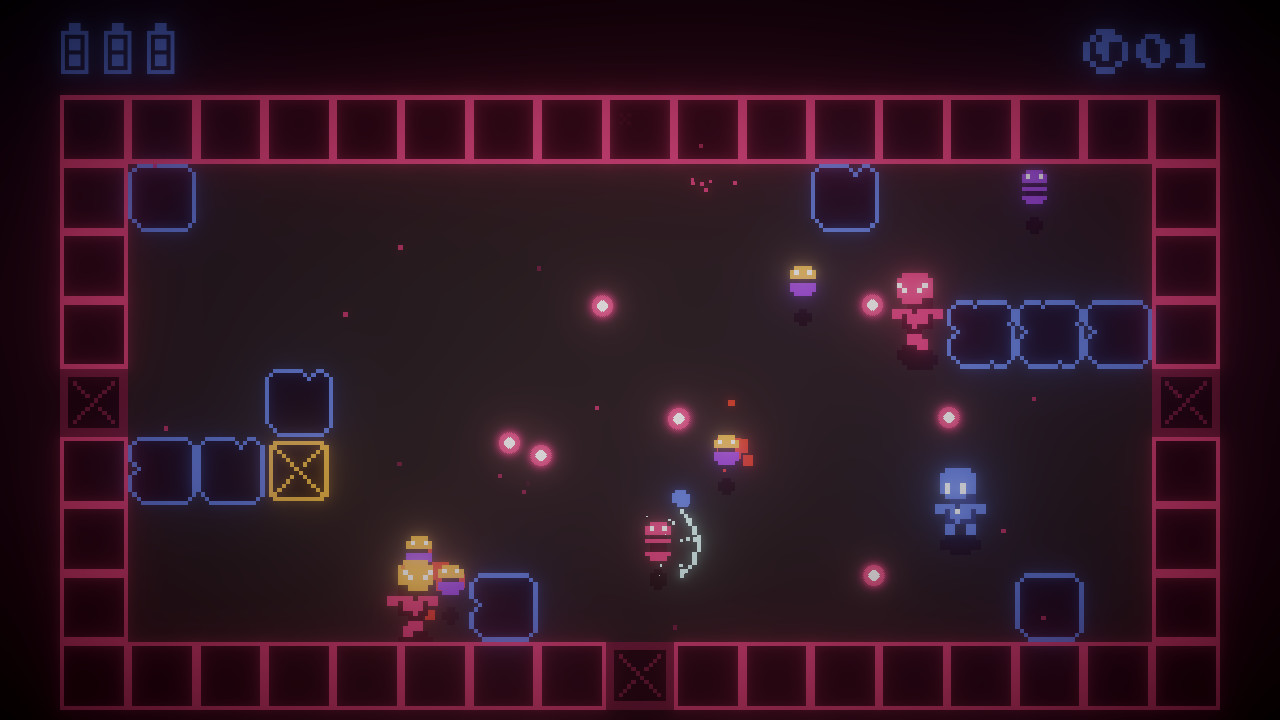Image resolution: width=1280 pixels, height=720 pixels.
Task: Select the pink archer holding the bow
Action: pos(658,540)
